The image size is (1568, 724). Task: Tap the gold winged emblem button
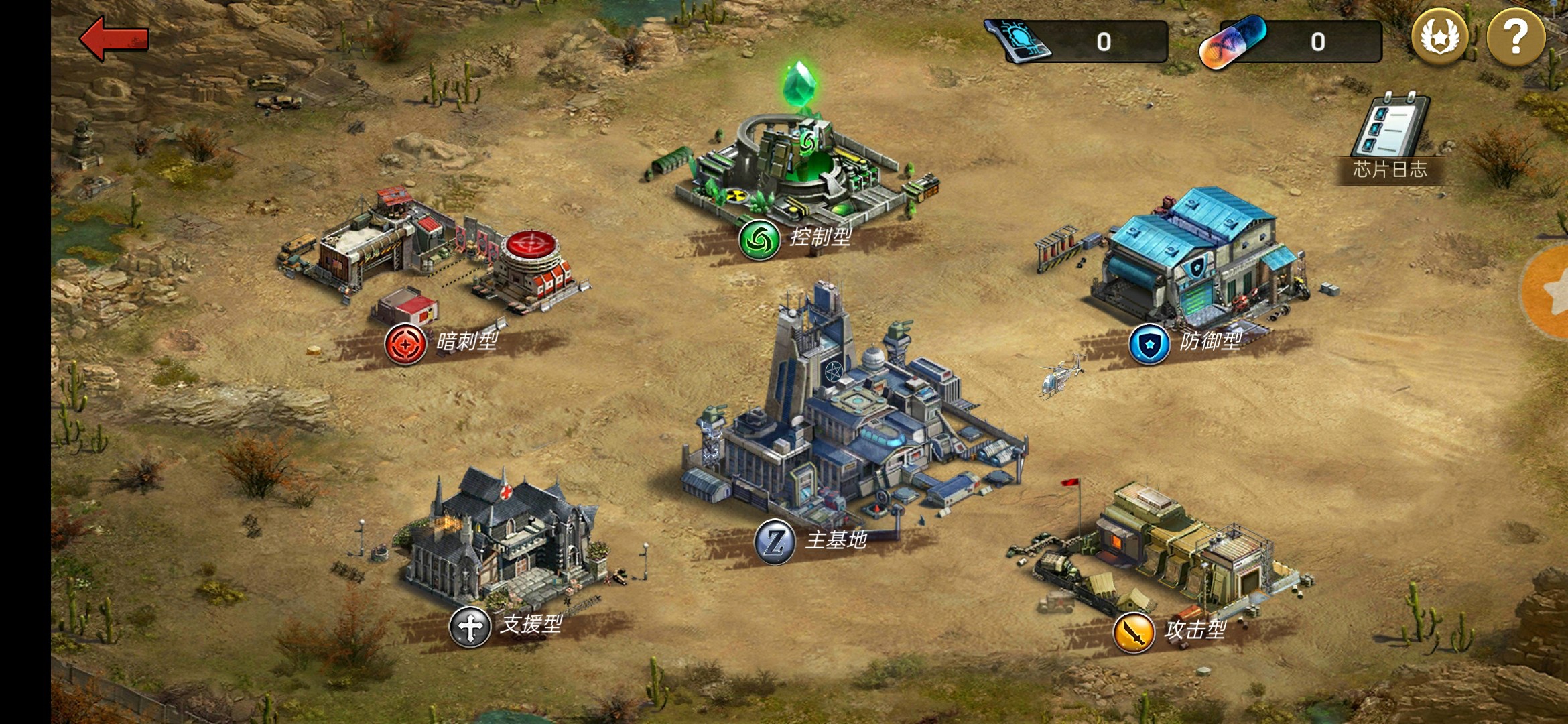click(x=1439, y=38)
